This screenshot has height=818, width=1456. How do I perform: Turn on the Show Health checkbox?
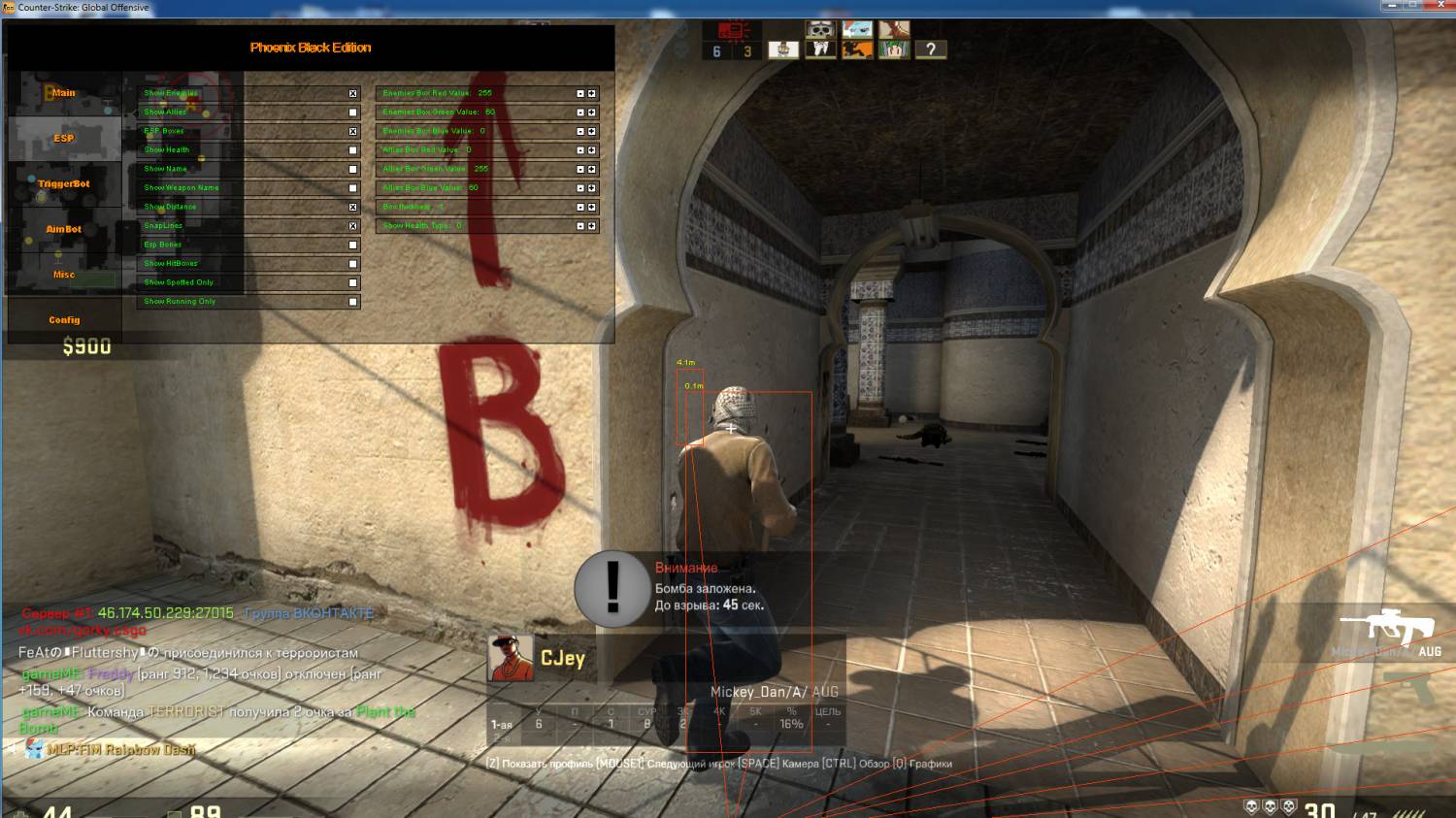point(353,150)
